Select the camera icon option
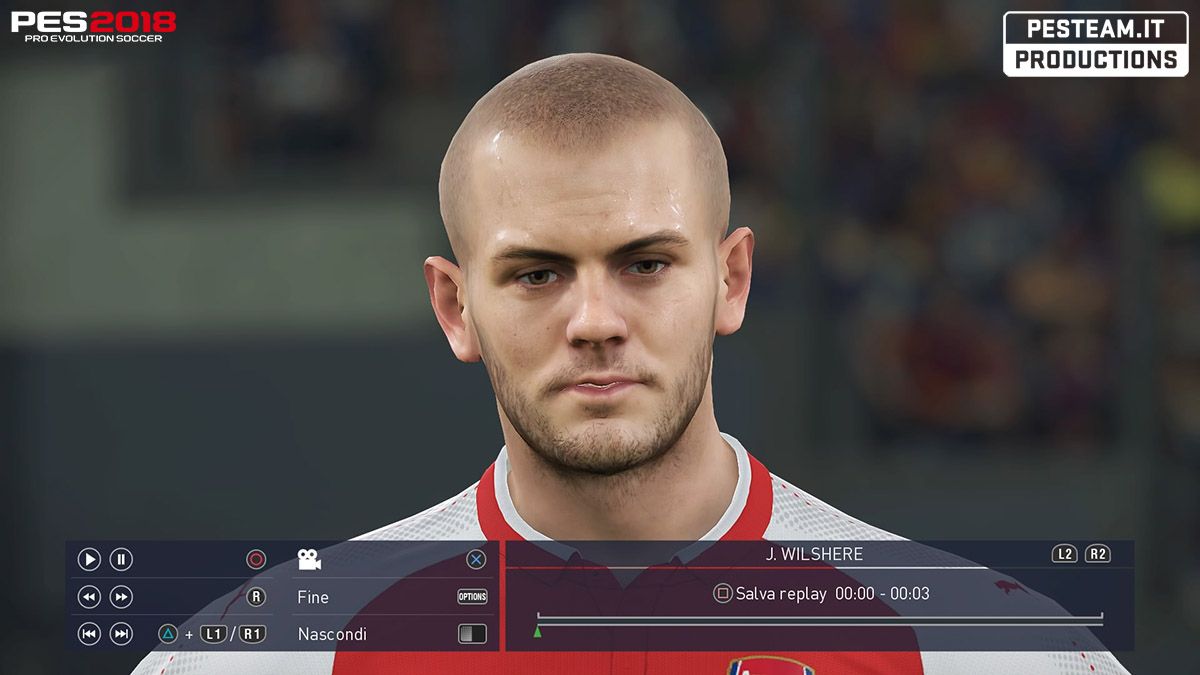Viewport: 1200px width, 675px height. click(x=309, y=560)
